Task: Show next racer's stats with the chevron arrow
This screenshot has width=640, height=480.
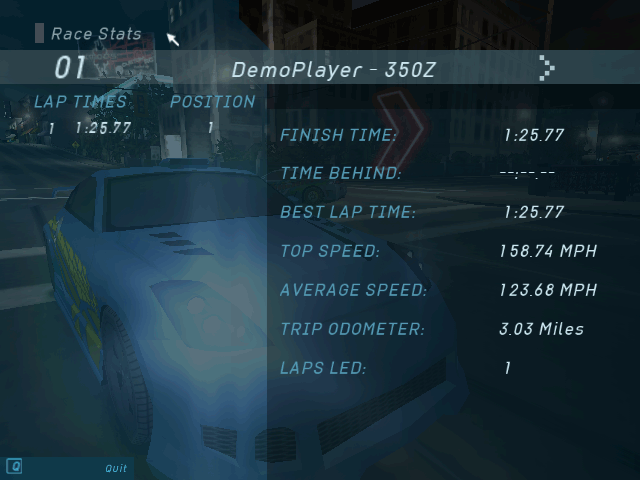Action: coord(546,68)
